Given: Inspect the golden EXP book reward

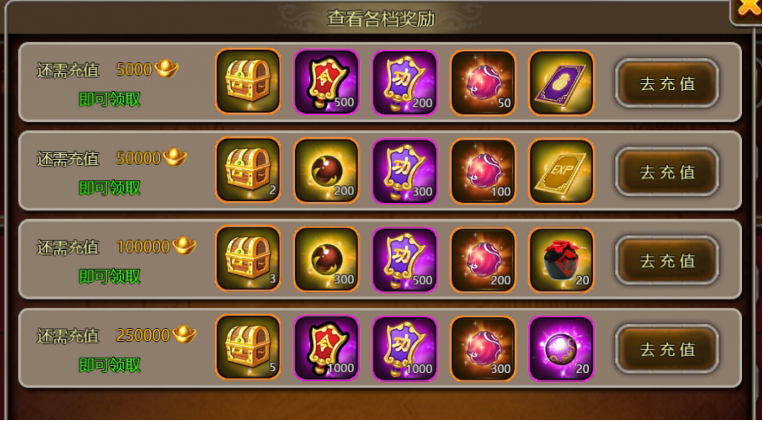Looking at the screenshot, I should [x=561, y=172].
